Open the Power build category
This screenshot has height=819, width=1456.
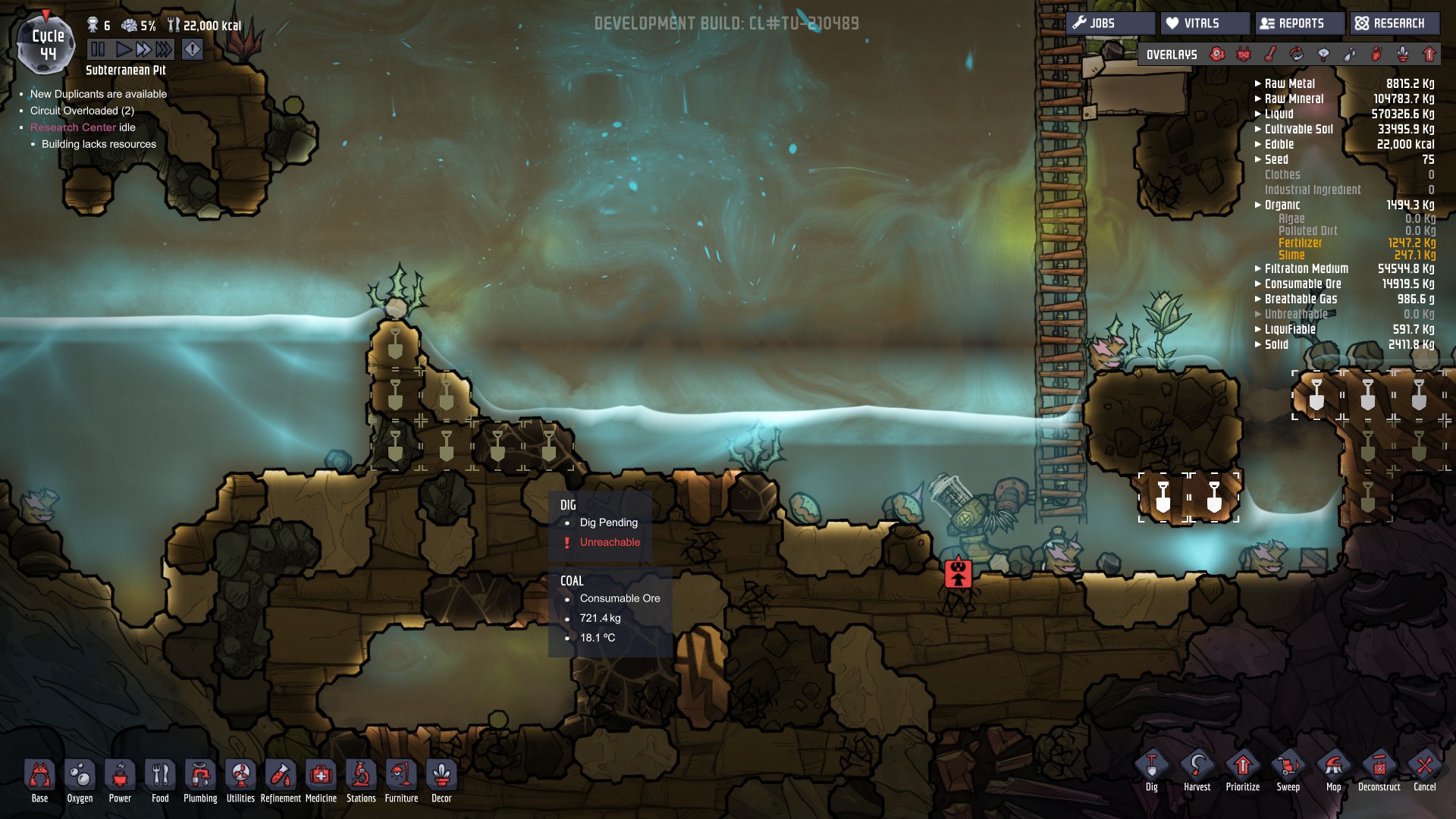(120, 777)
